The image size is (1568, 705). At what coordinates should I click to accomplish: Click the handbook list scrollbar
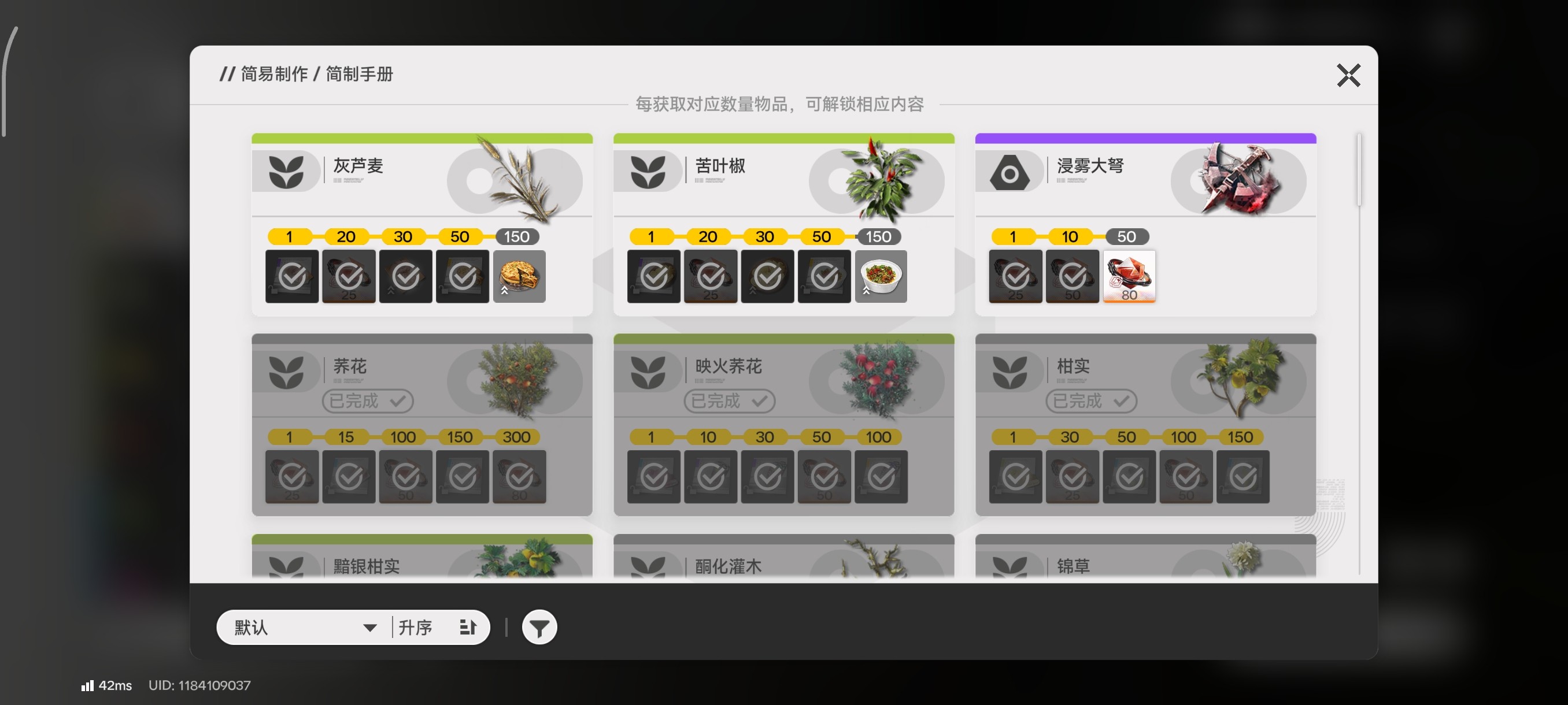click(1359, 170)
